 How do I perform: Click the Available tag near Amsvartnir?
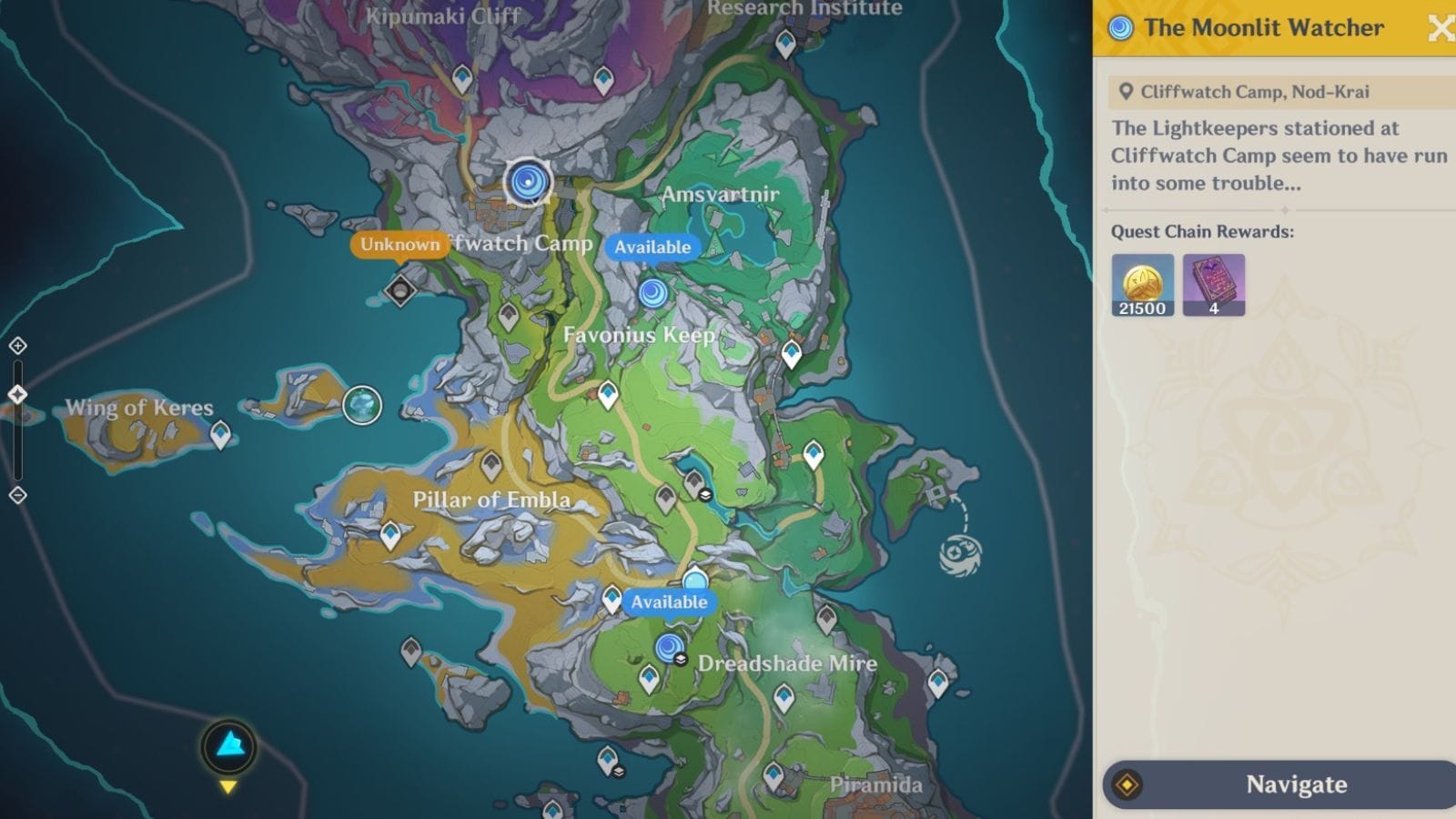[652, 246]
